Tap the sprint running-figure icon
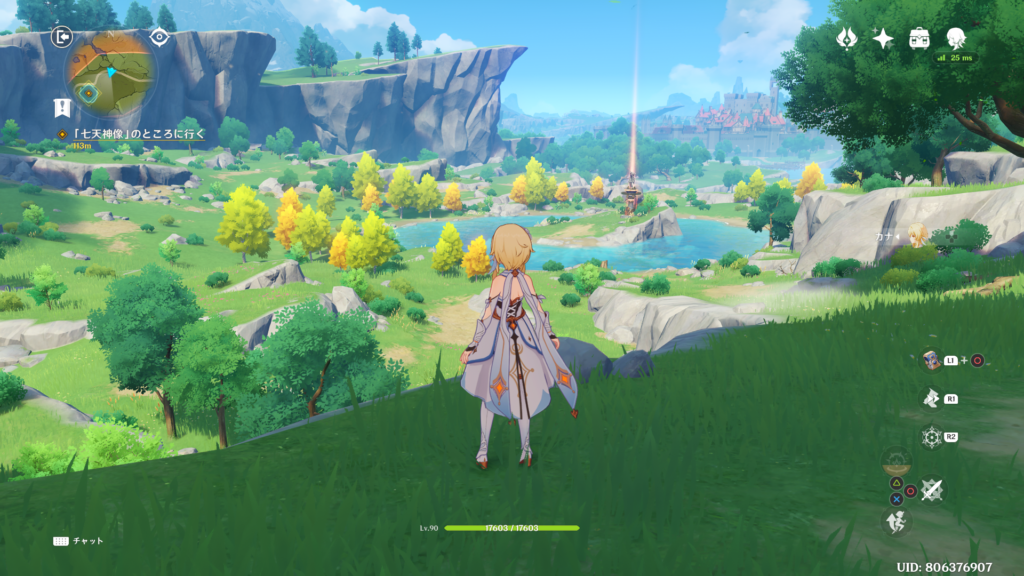The width and height of the screenshot is (1024, 576). (x=895, y=521)
